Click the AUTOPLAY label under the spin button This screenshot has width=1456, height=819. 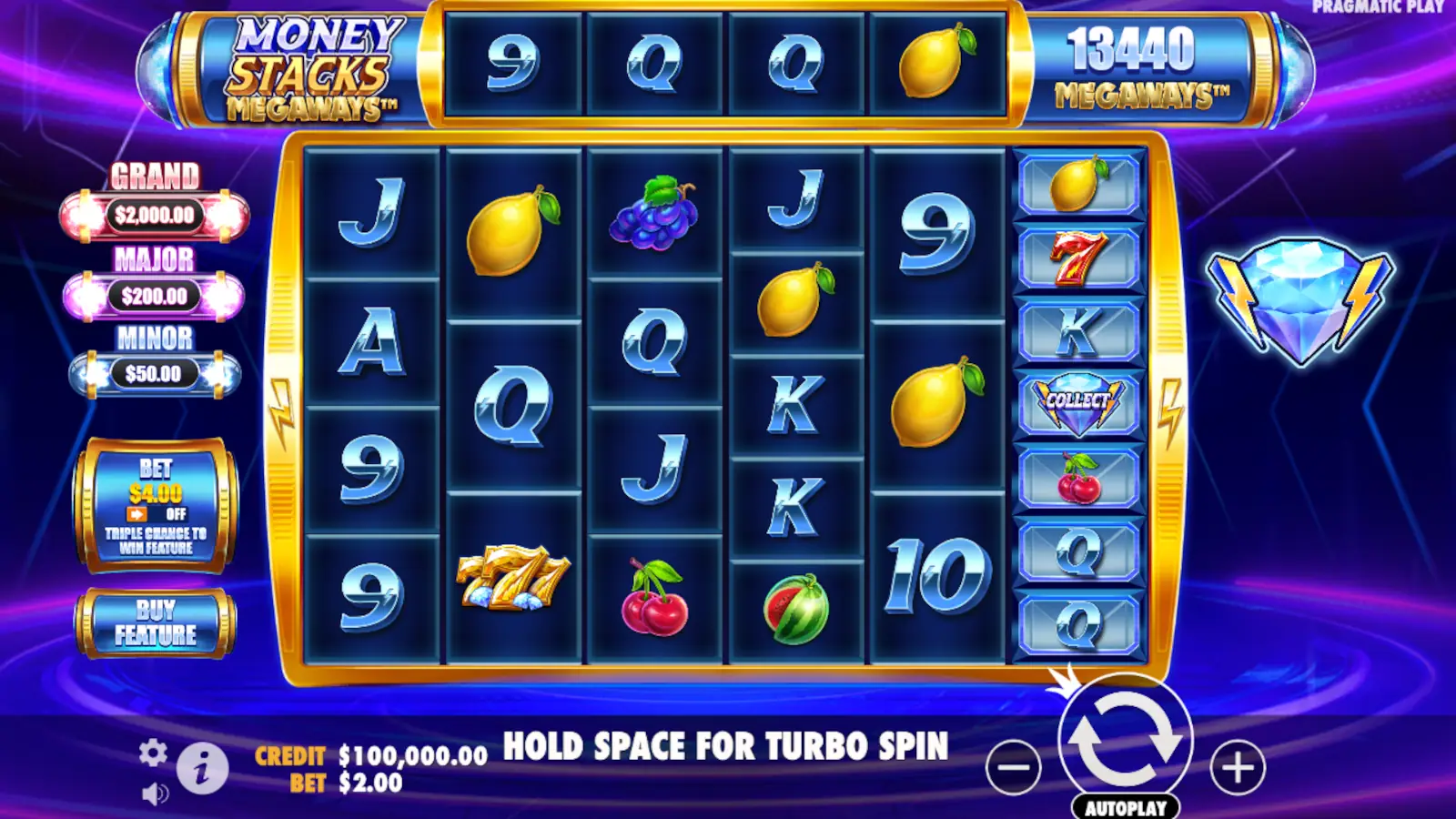point(1128,804)
